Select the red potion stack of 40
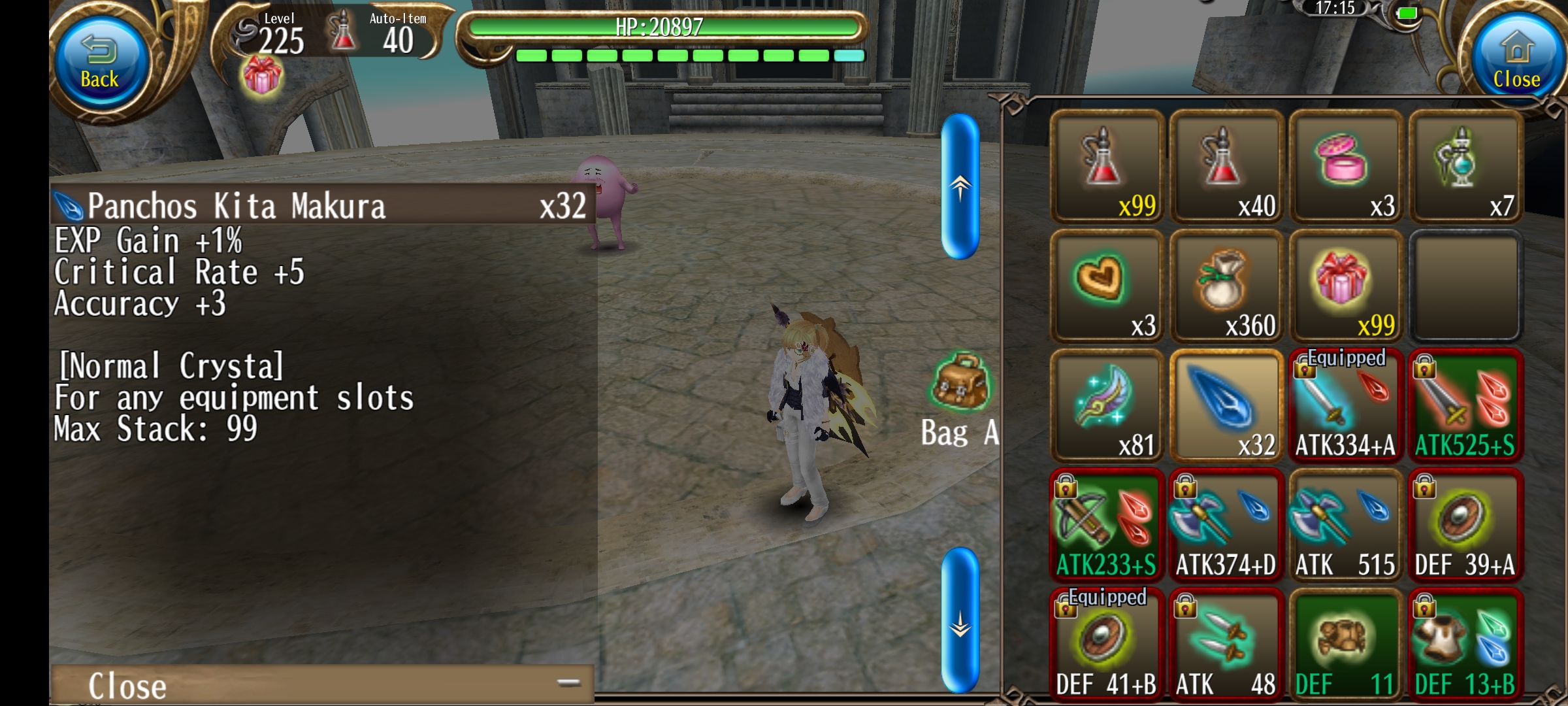This screenshot has height=706, width=1568. tap(1226, 167)
